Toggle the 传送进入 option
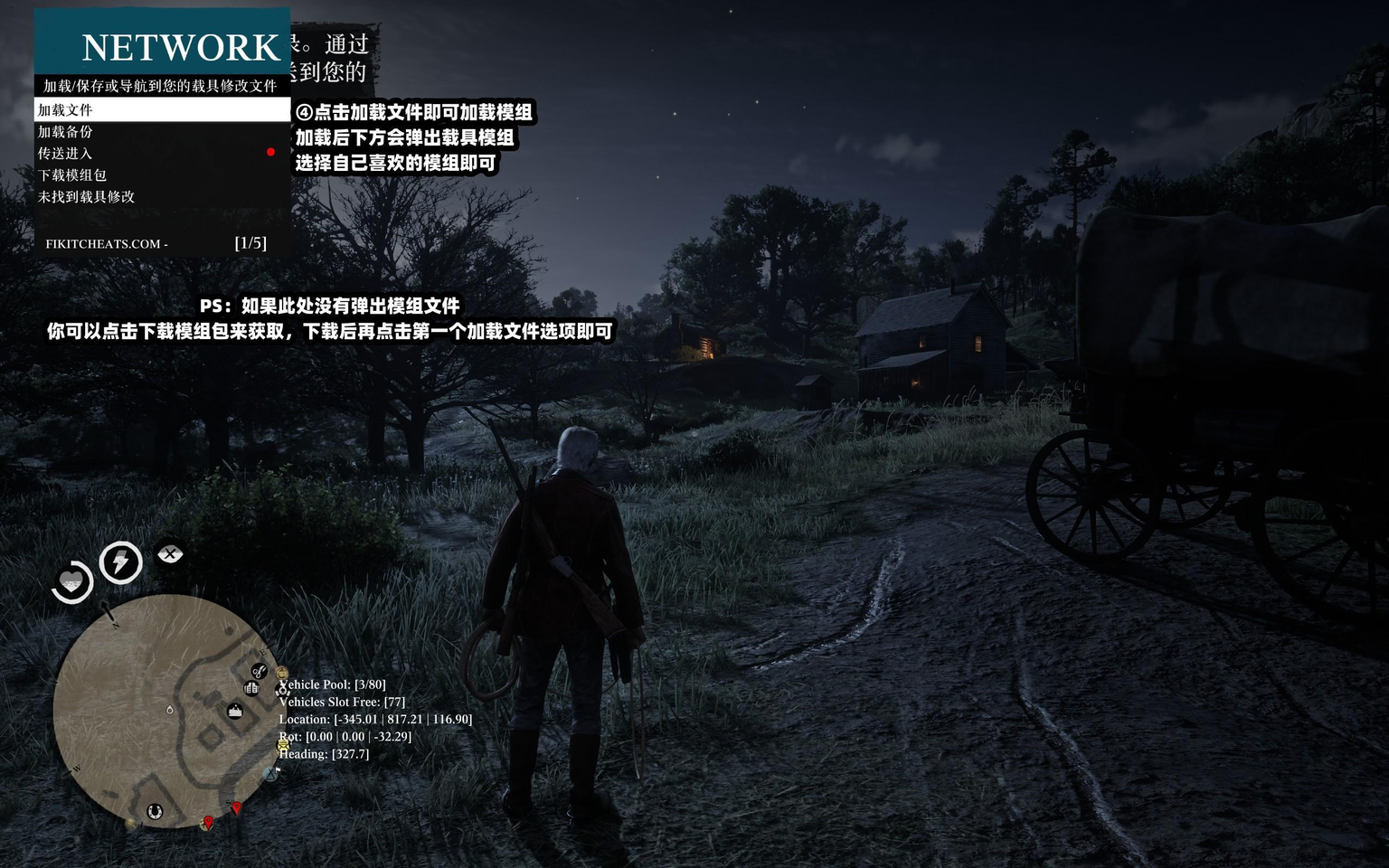This screenshot has width=1389, height=868. (161, 154)
